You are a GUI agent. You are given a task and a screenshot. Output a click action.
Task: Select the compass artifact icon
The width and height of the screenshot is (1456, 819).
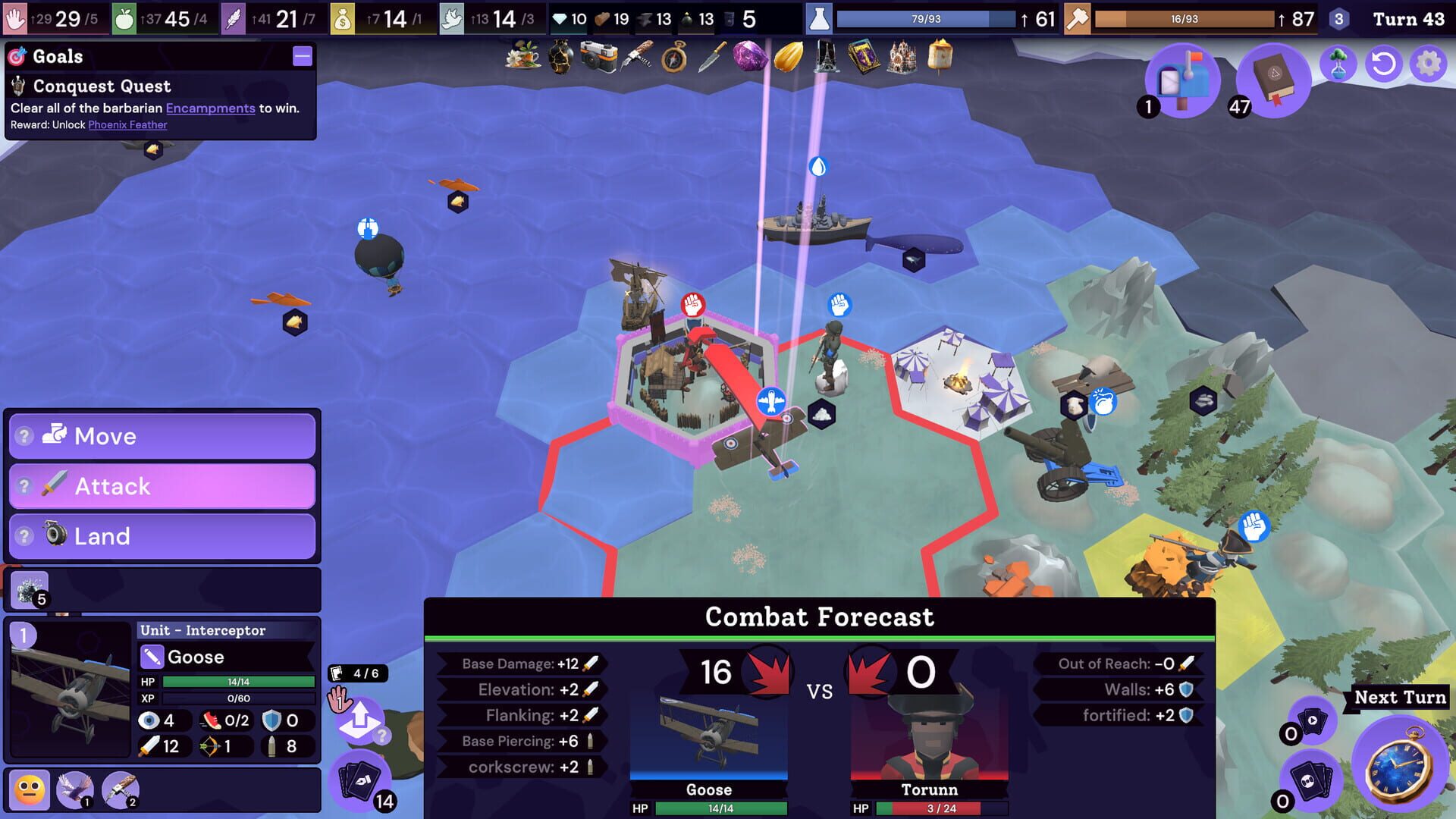(674, 59)
